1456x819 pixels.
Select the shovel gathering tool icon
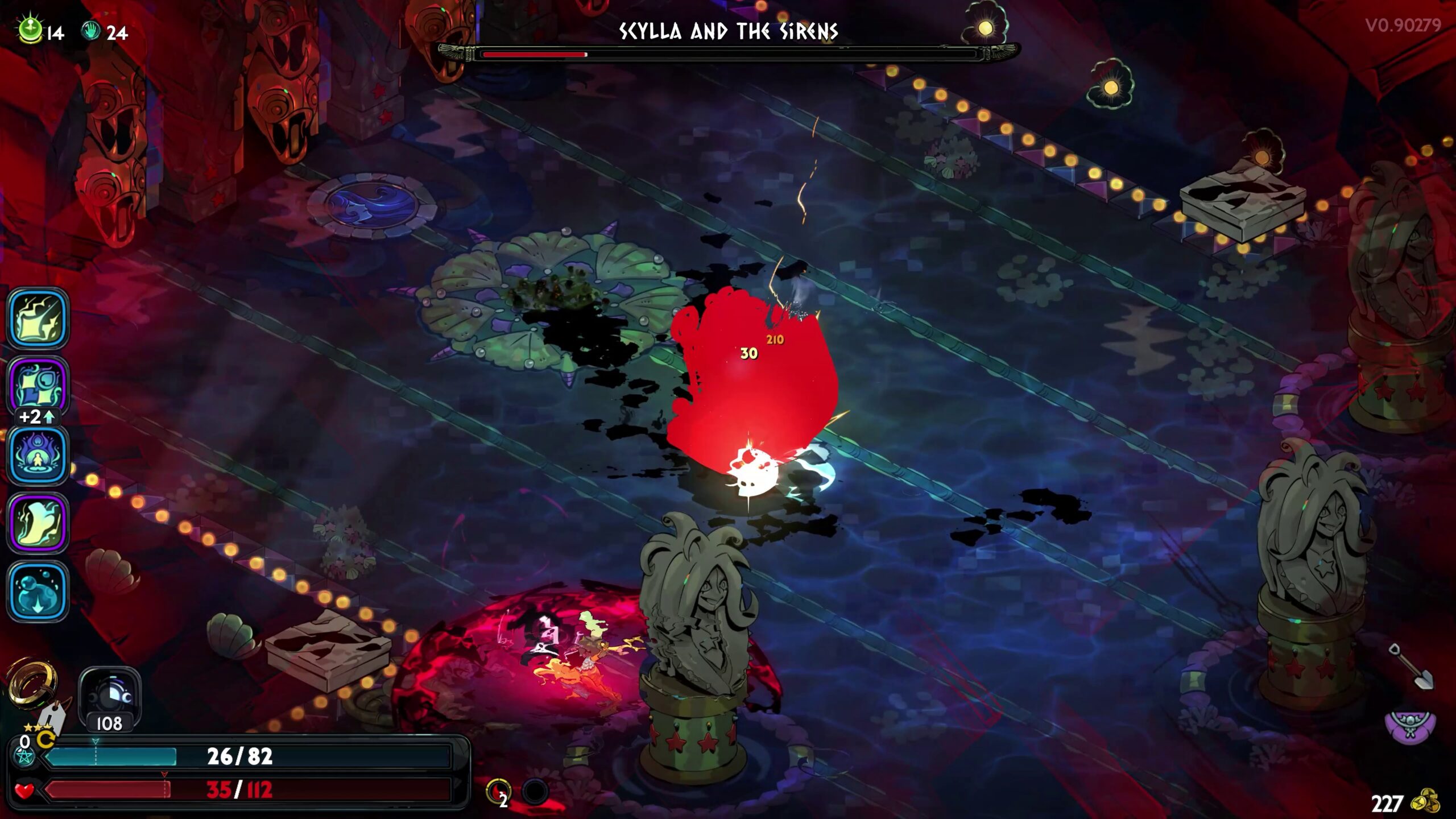click(1411, 667)
